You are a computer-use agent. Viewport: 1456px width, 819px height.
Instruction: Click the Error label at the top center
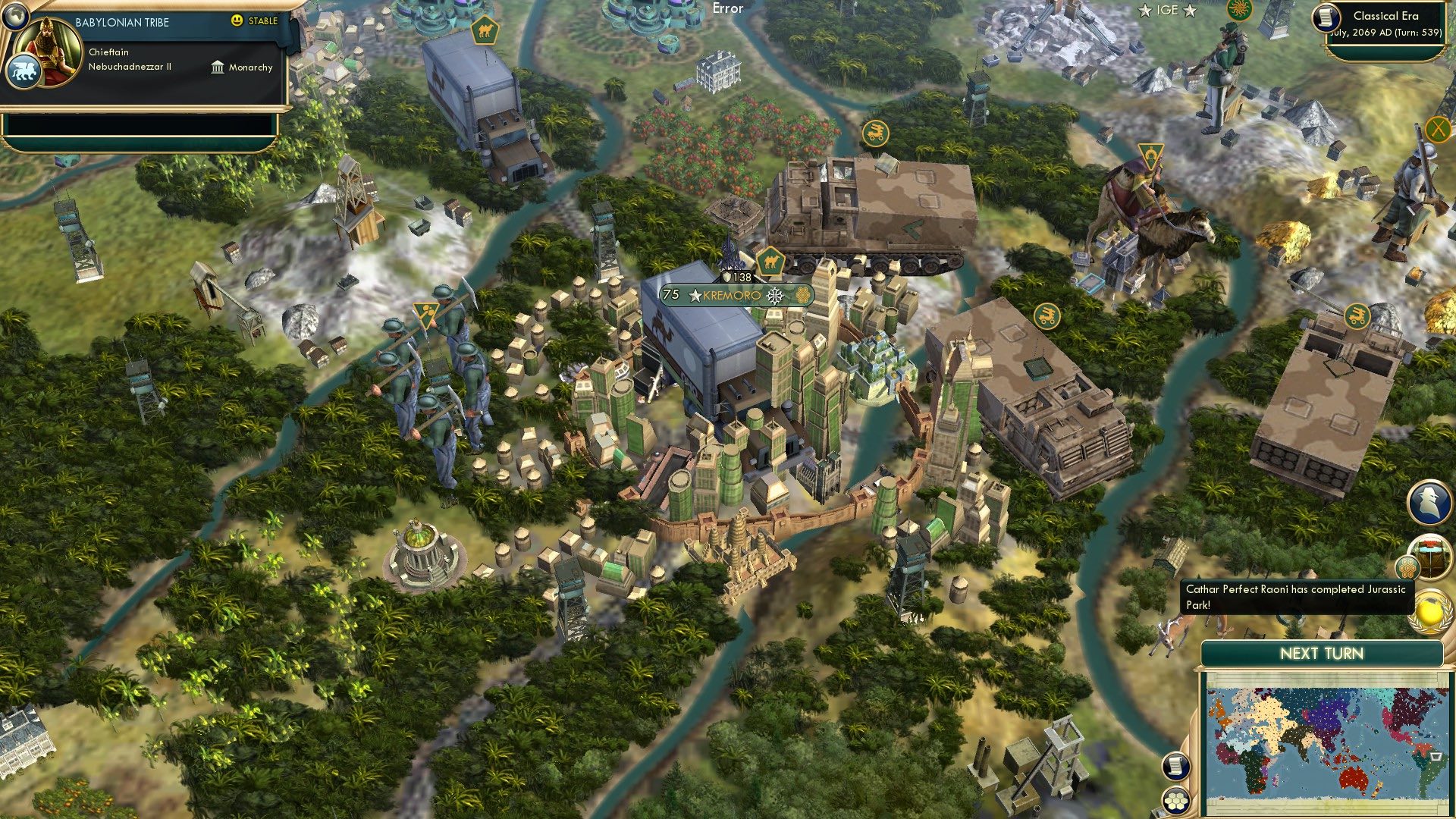pos(726,8)
